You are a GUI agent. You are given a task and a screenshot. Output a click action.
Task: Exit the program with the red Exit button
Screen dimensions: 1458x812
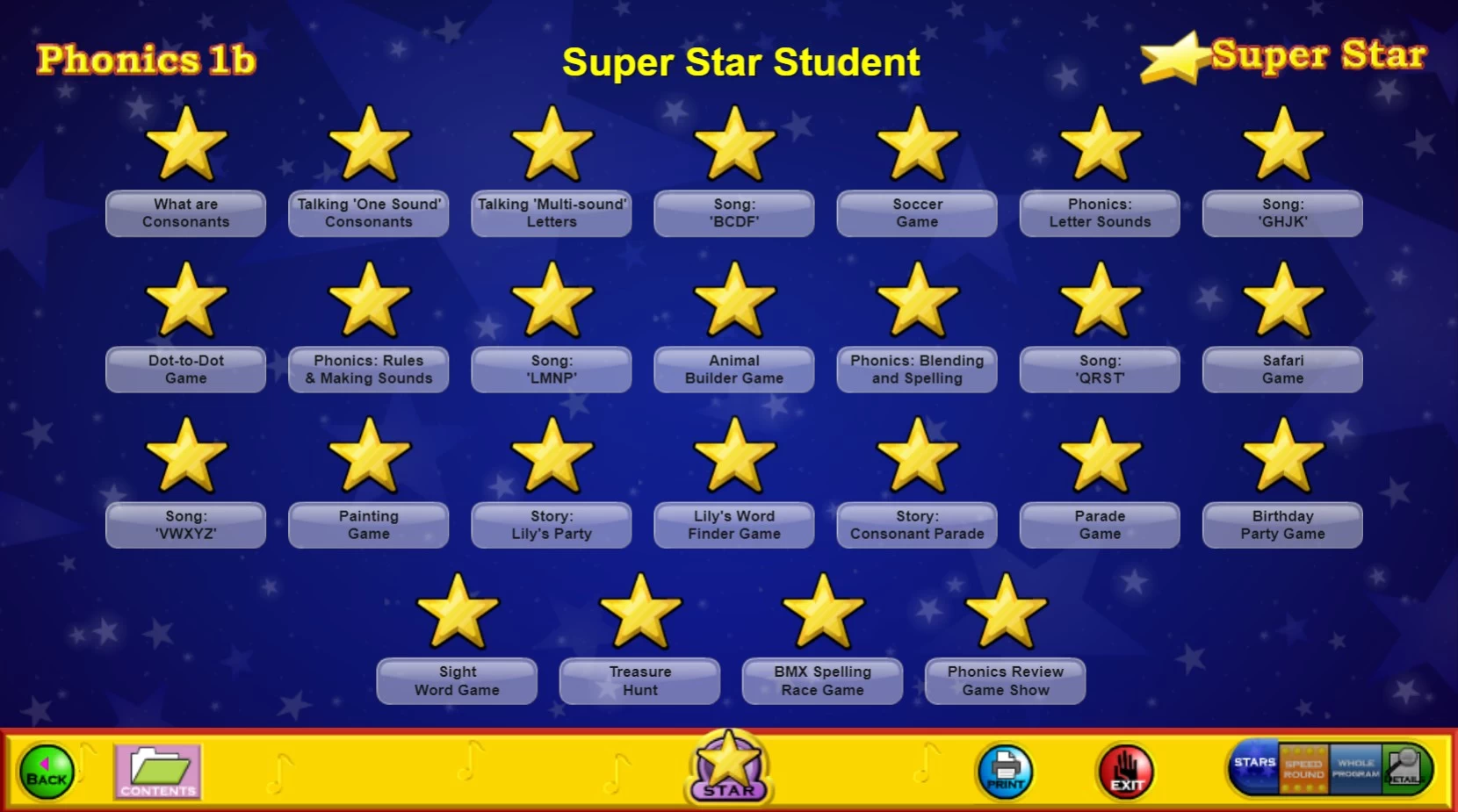[x=1126, y=772]
